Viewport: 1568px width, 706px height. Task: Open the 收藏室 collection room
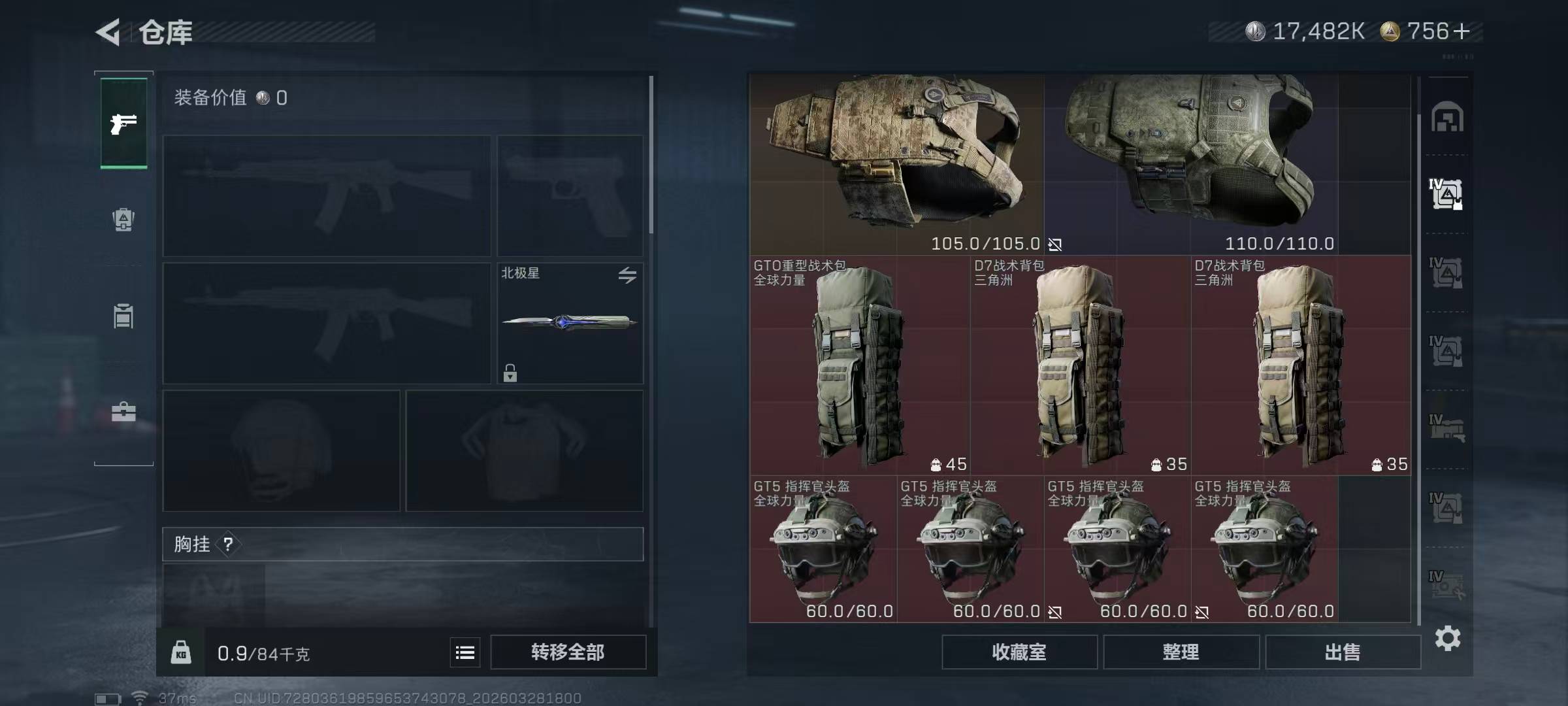point(1019,652)
